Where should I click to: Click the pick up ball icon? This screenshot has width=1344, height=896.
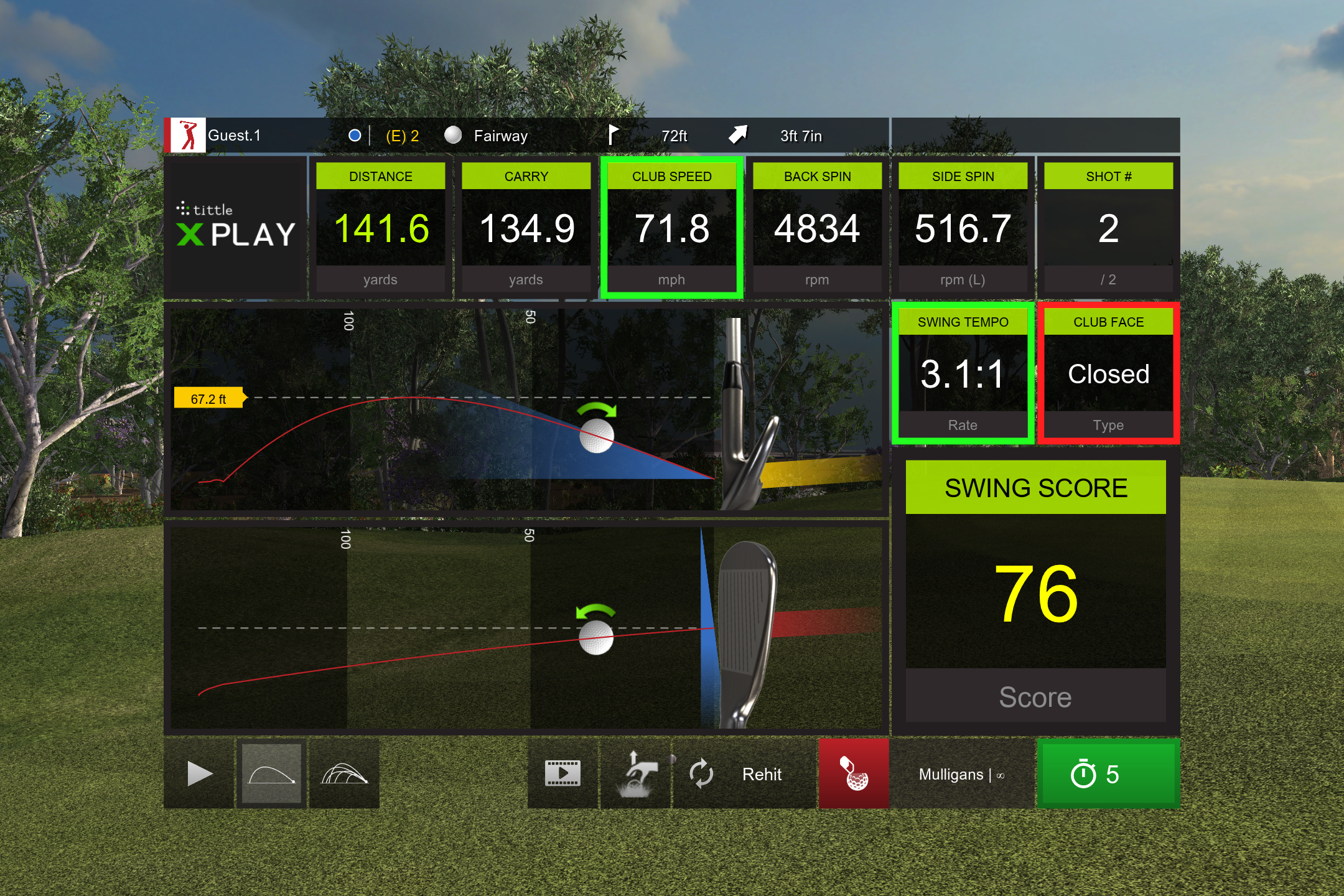point(636,774)
